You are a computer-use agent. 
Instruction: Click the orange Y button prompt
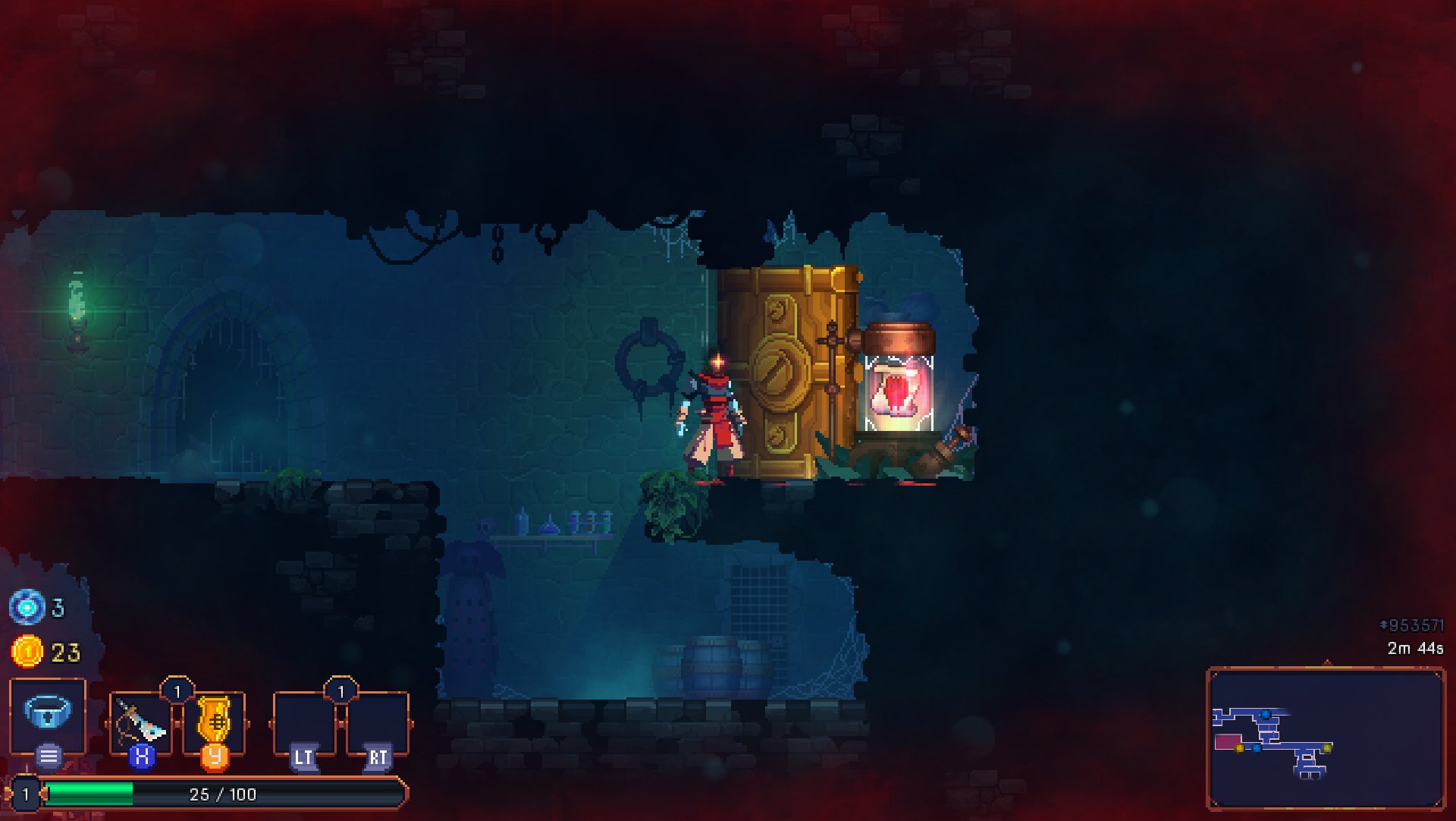click(215, 757)
